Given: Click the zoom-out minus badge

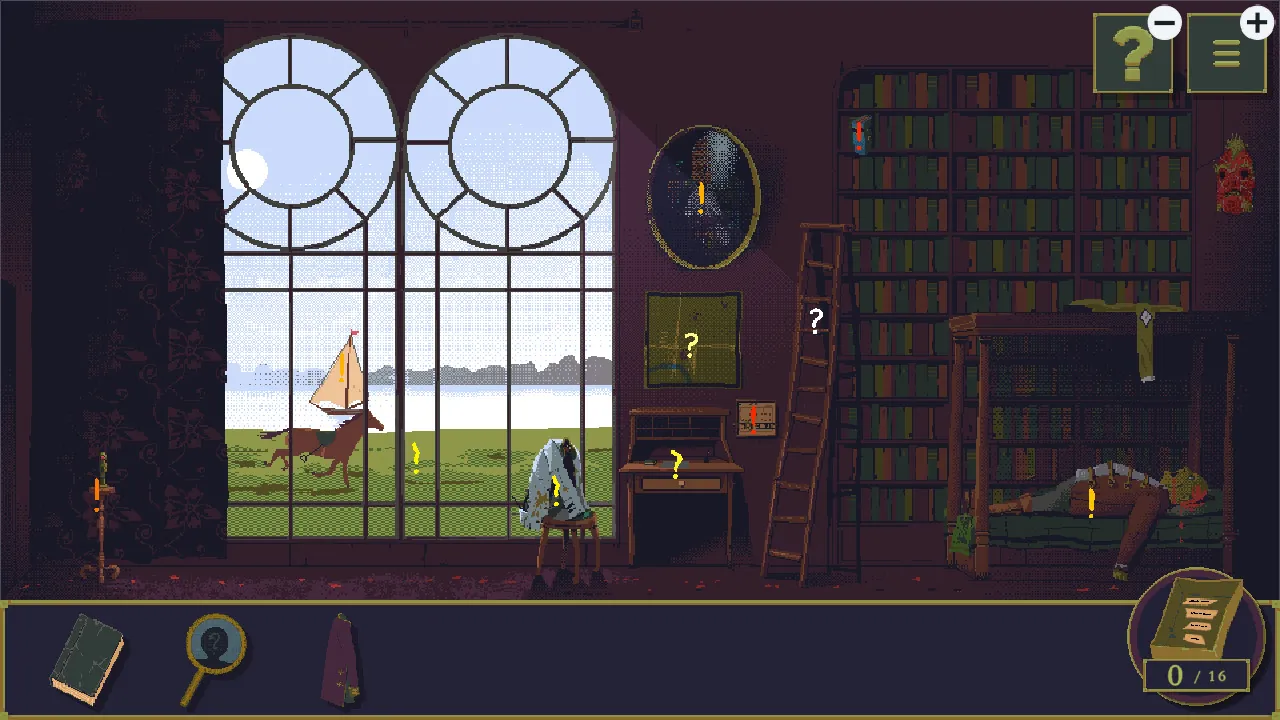Looking at the screenshot, I should 1164,22.
